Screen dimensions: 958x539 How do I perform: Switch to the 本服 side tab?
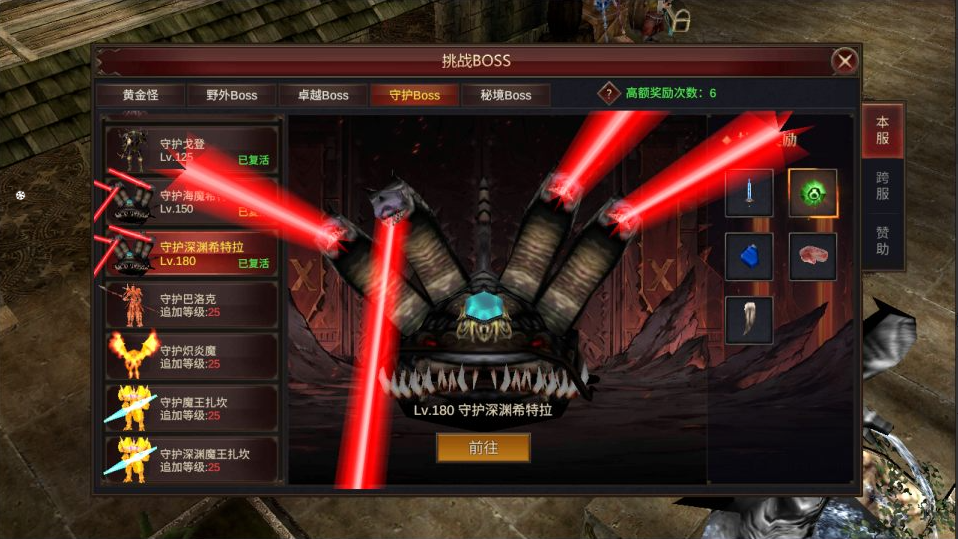click(882, 130)
